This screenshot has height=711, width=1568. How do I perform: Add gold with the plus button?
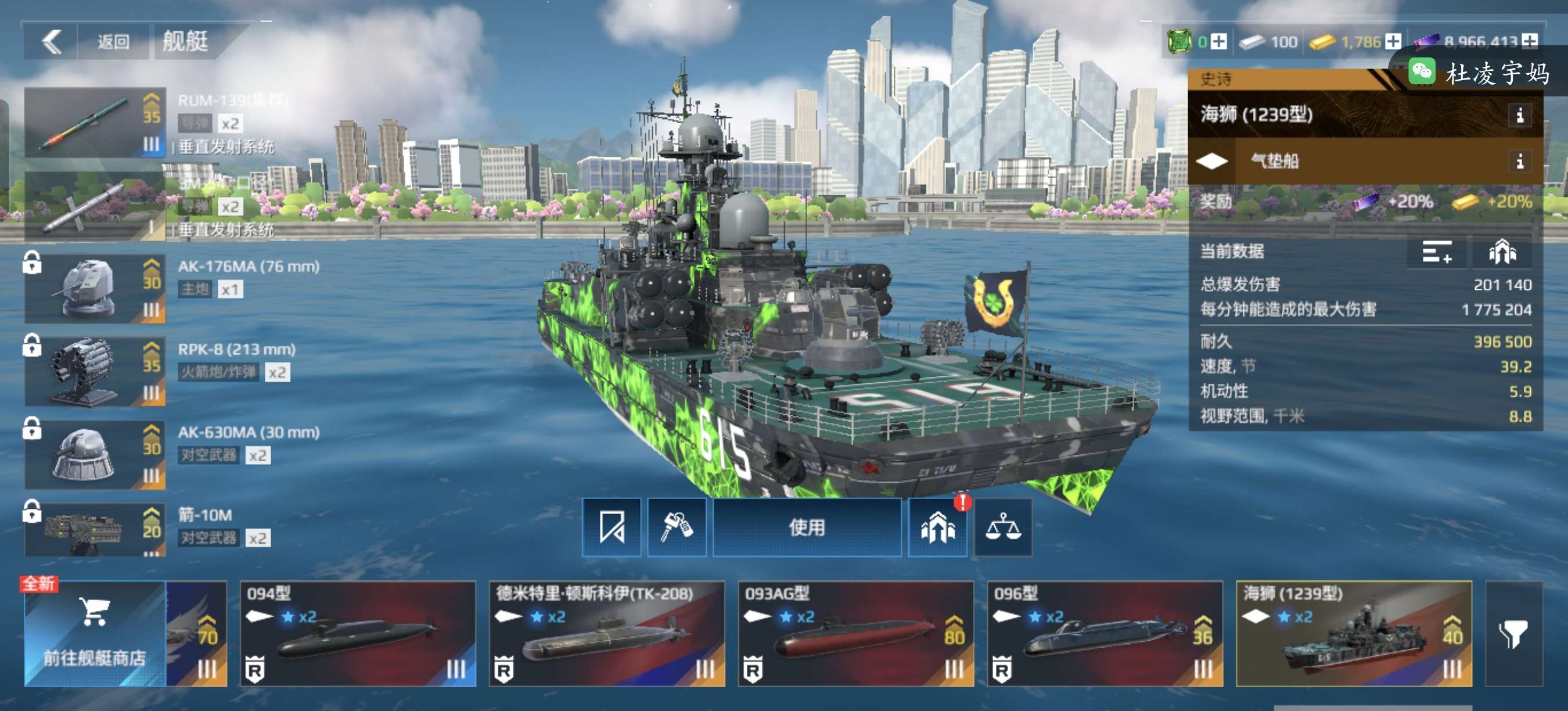pyautogui.click(x=1393, y=41)
